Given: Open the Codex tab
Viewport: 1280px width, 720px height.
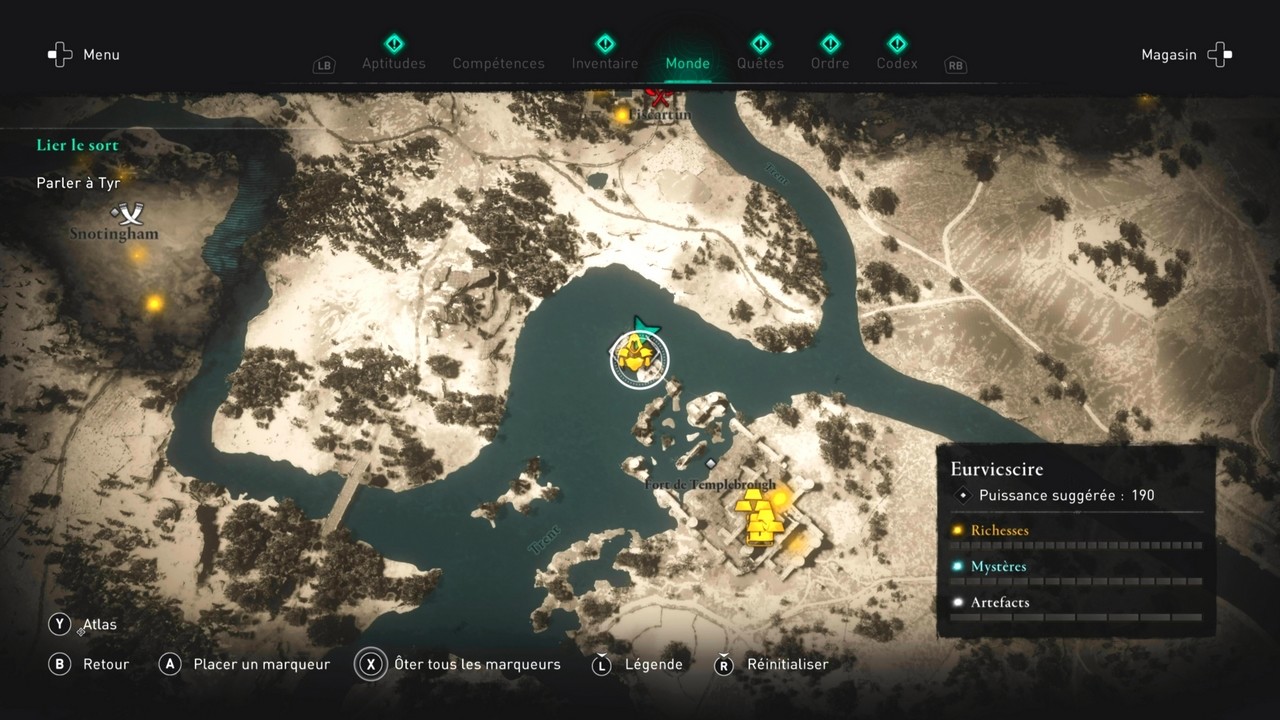Looking at the screenshot, I should click(896, 62).
